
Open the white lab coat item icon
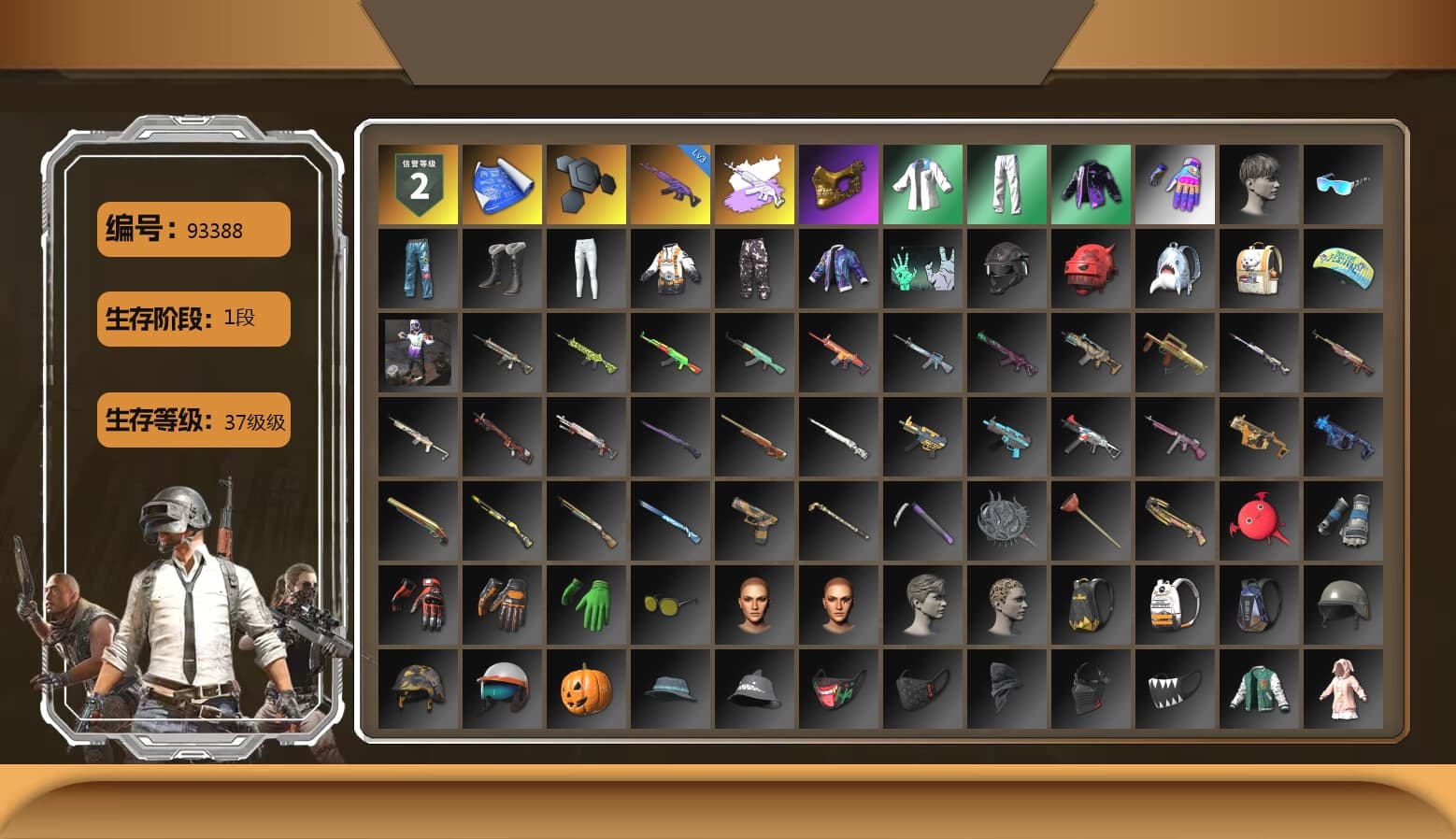click(922, 182)
